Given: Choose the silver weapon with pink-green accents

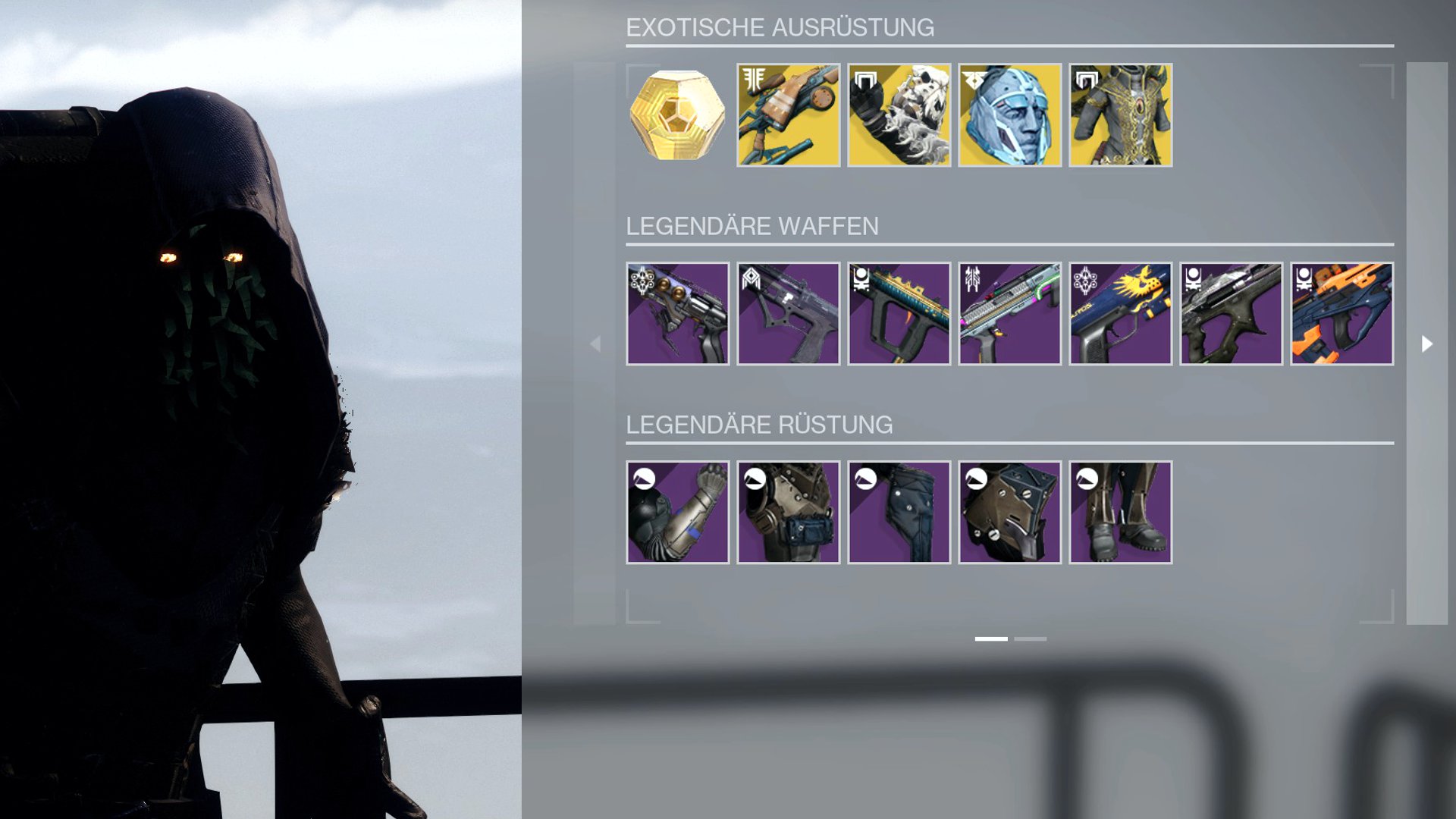Looking at the screenshot, I should point(1009,314).
